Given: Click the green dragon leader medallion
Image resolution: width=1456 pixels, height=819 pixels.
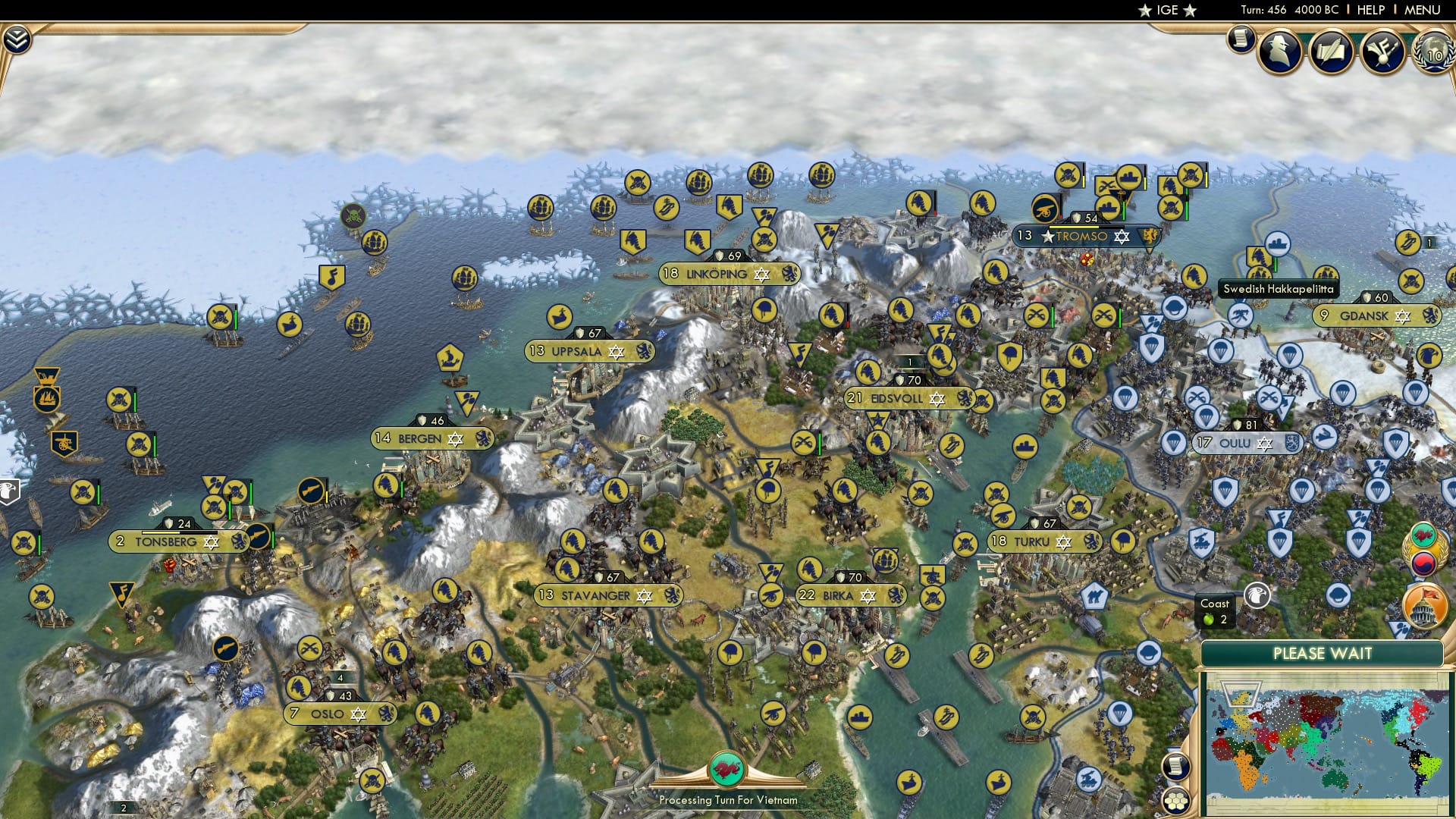Looking at the screenshot, I should point(726,767).
